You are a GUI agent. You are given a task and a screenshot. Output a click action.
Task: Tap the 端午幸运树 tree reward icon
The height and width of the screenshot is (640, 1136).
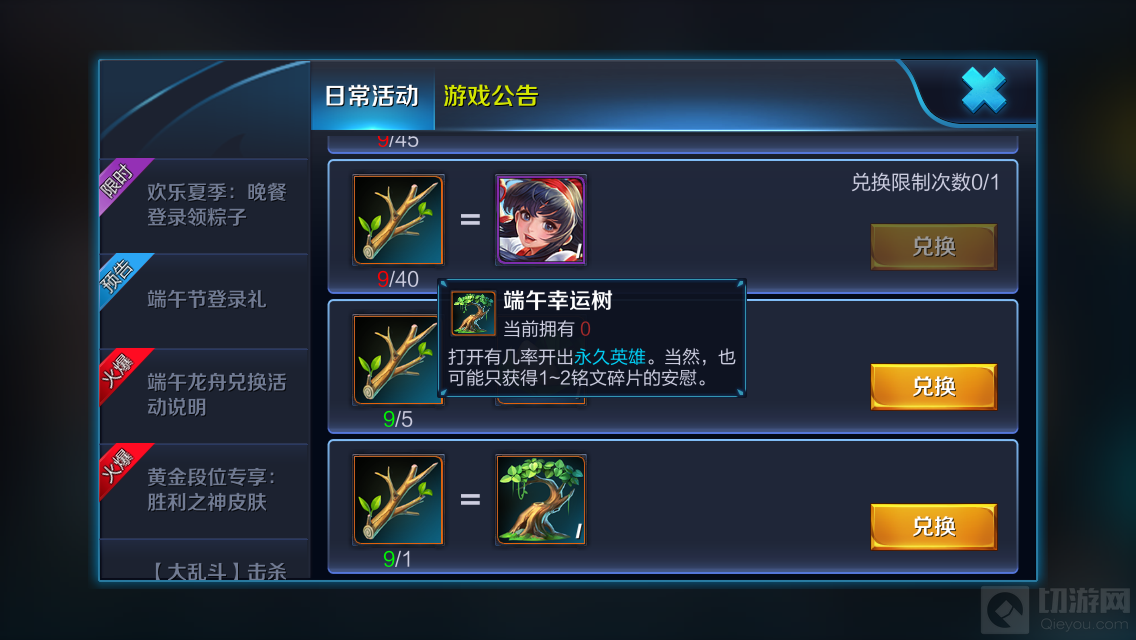coord(541,500)
